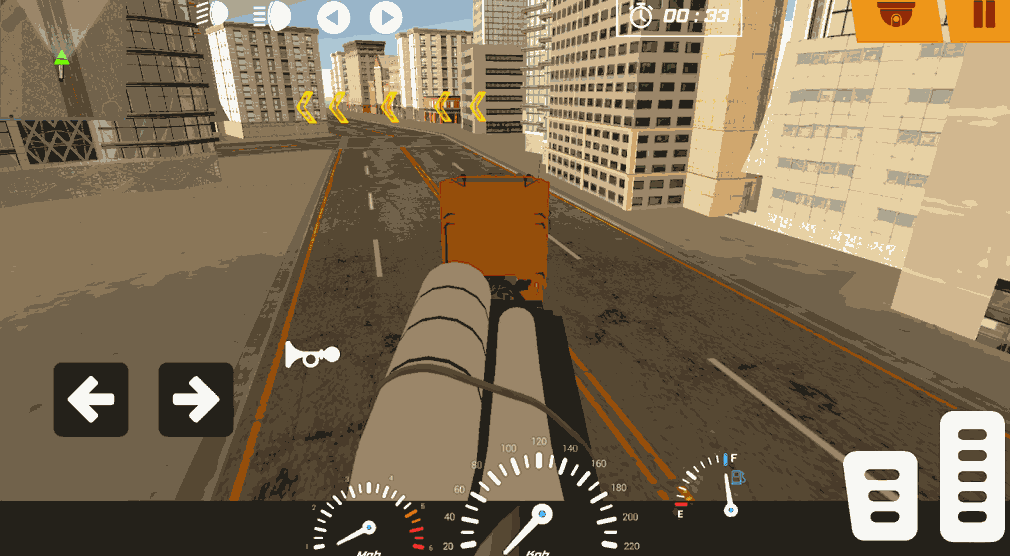Tap the tall gas pedal
The height and width of the screenshot is (556, 1010).
coord(972,475)
